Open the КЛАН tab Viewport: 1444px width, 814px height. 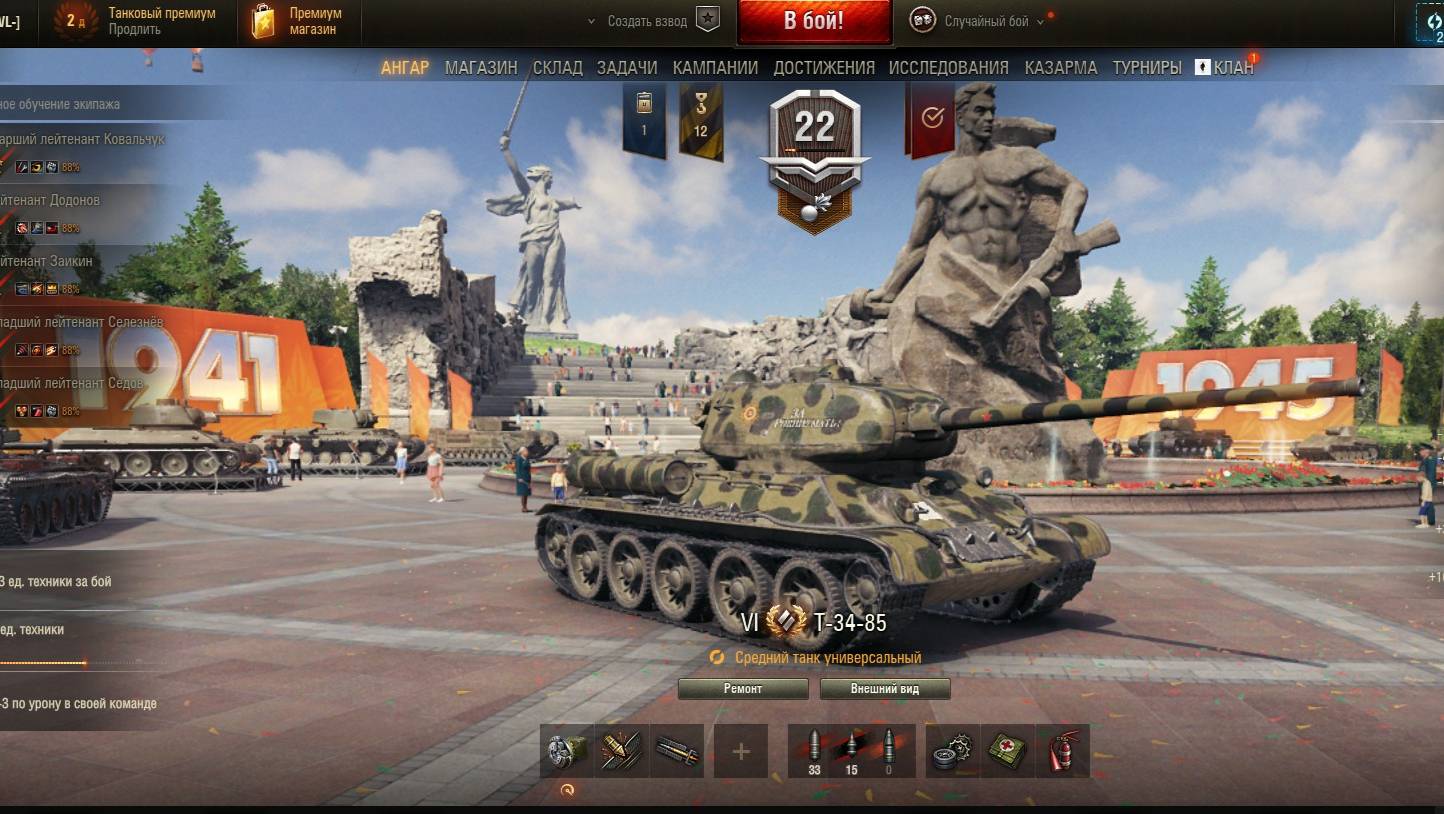[x=1226, y=68]
